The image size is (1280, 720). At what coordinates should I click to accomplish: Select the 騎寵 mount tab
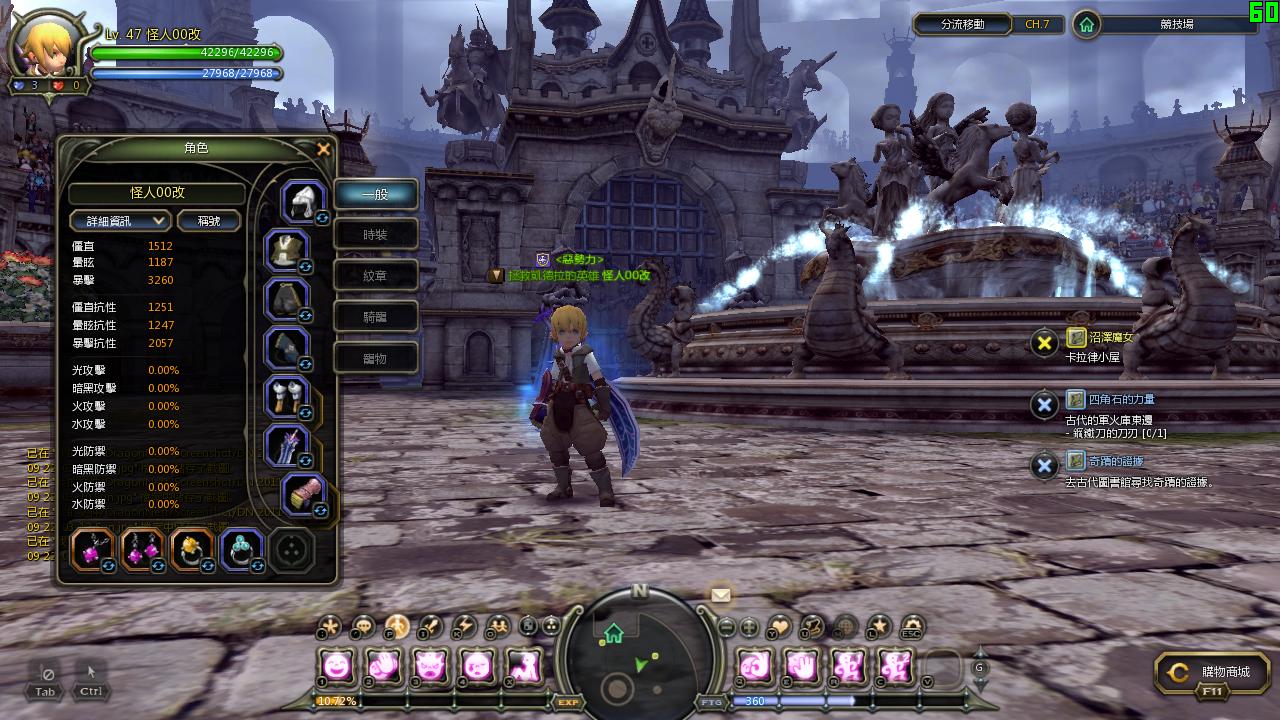click(375, 317)
